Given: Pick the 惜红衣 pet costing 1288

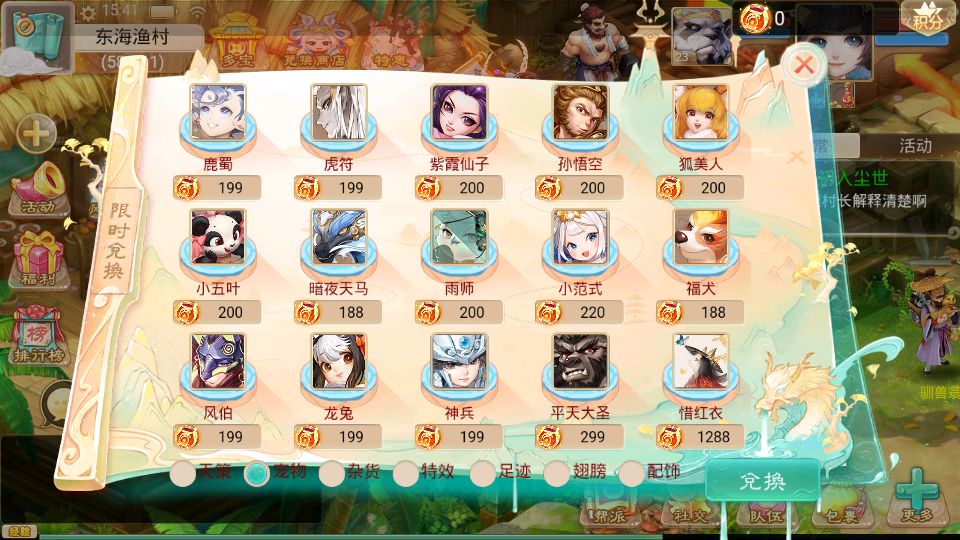Looking at the screenshot, I should point(701,361).
